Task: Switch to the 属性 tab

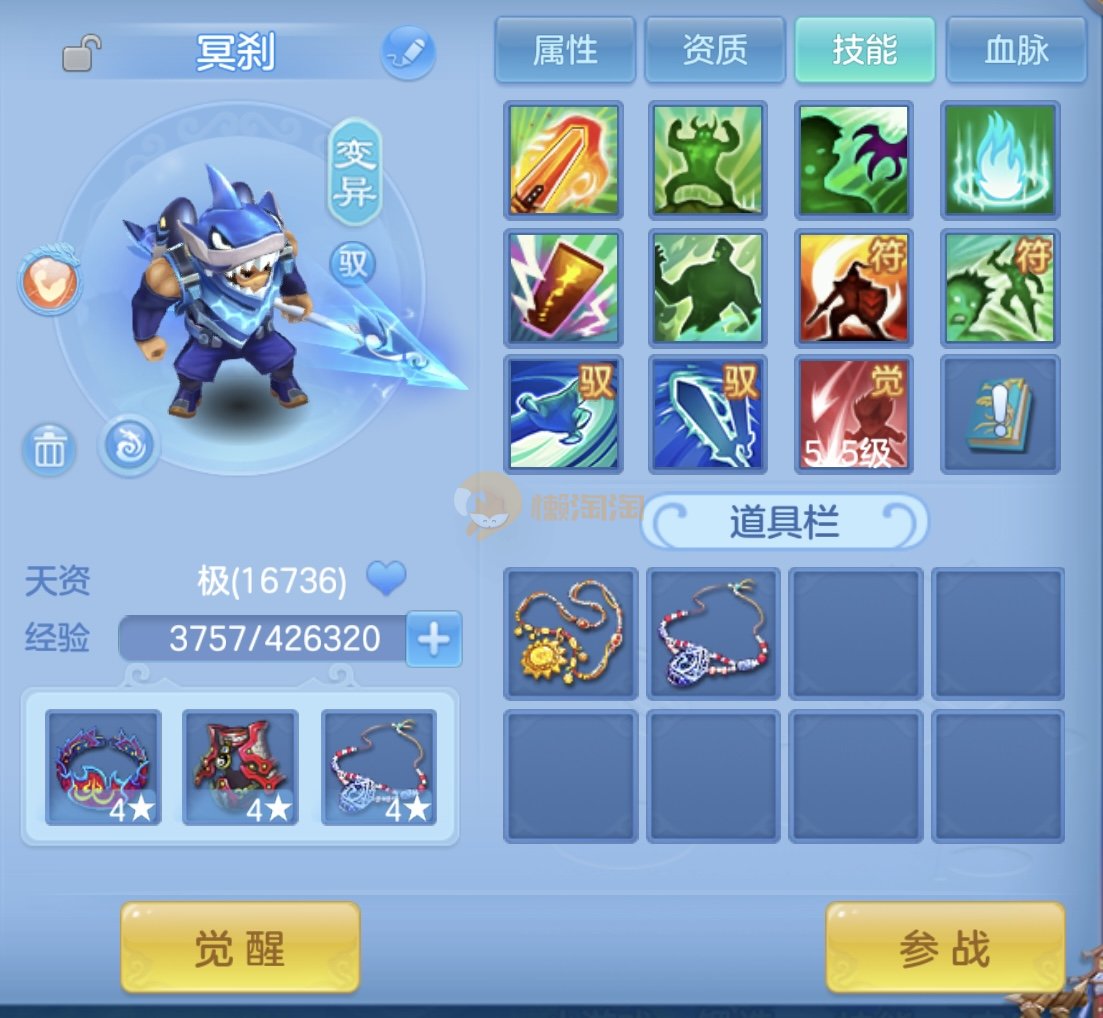Action: pyautogui.click(x=565, y=50)
